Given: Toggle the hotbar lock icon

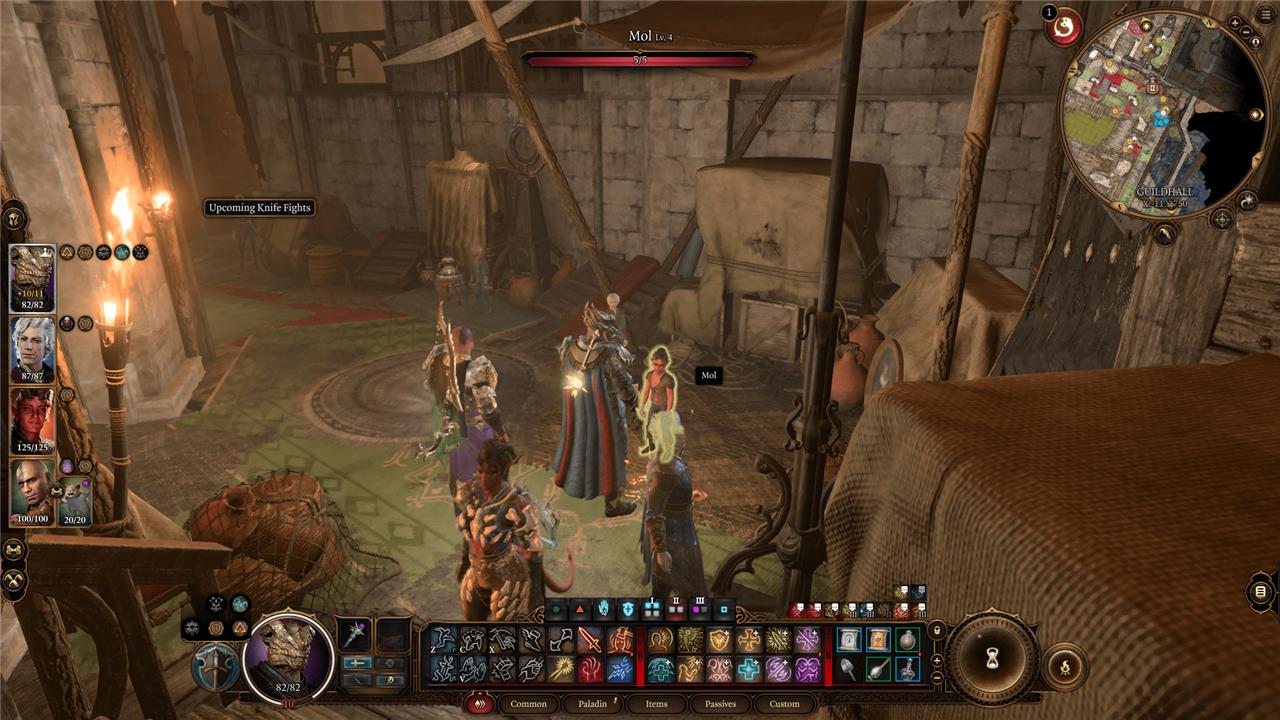Looking at the screenshot, I should pyautogui.click(x=937, y=630).
